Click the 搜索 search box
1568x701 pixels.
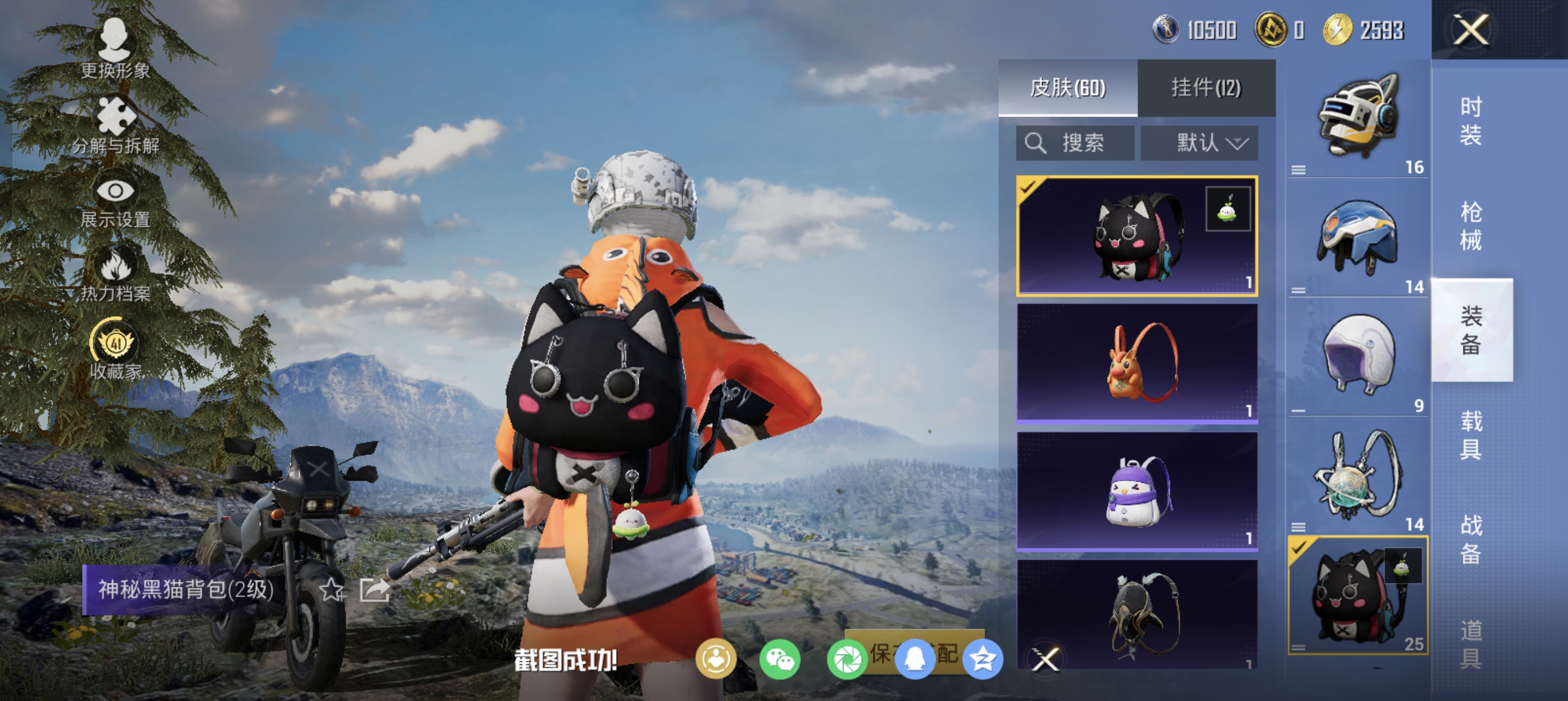pyautogui.click(x=1075, y=143)
